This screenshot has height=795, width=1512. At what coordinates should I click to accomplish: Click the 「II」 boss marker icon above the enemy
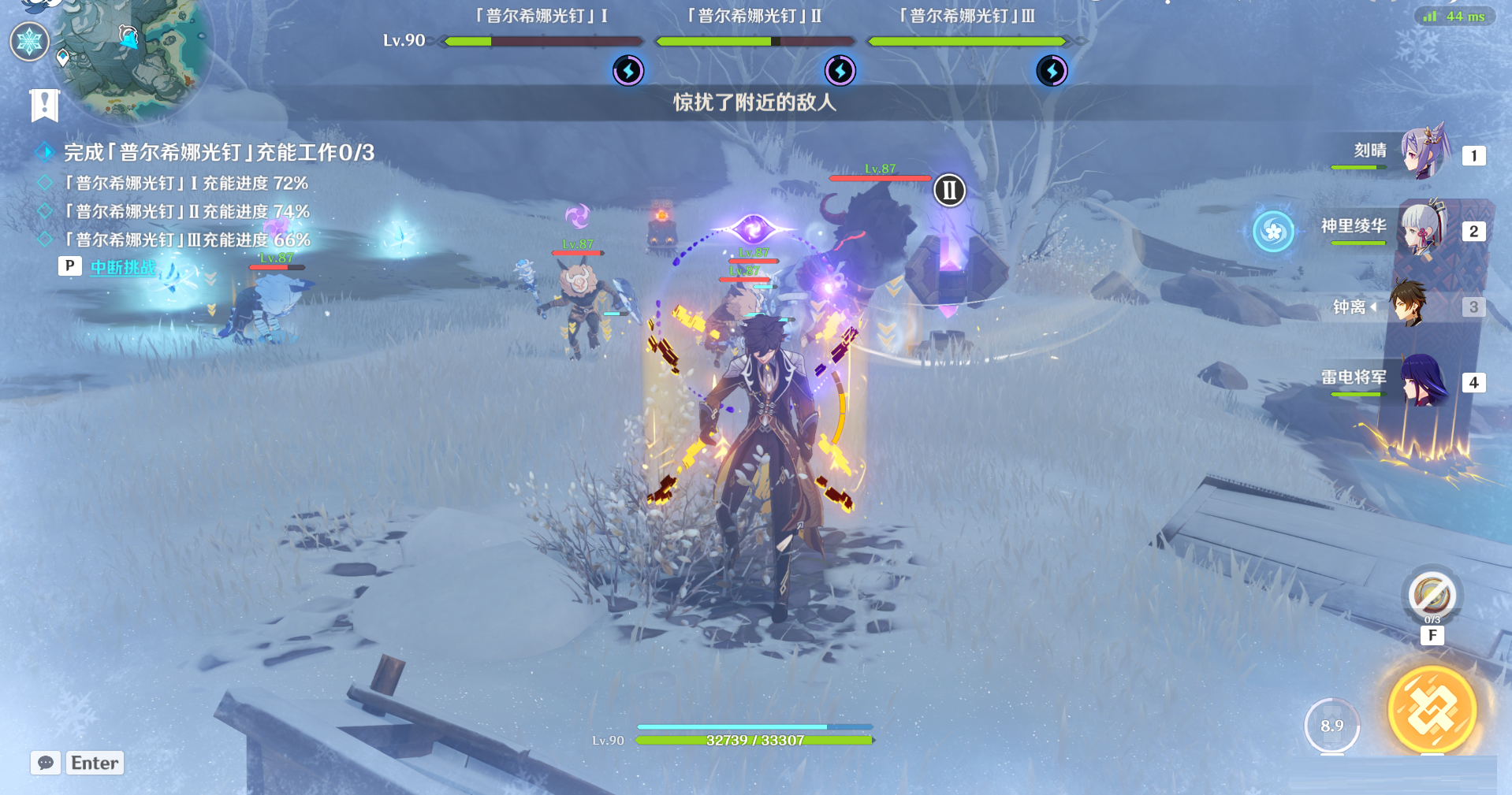pyautogui.click(x=949, y=189)
